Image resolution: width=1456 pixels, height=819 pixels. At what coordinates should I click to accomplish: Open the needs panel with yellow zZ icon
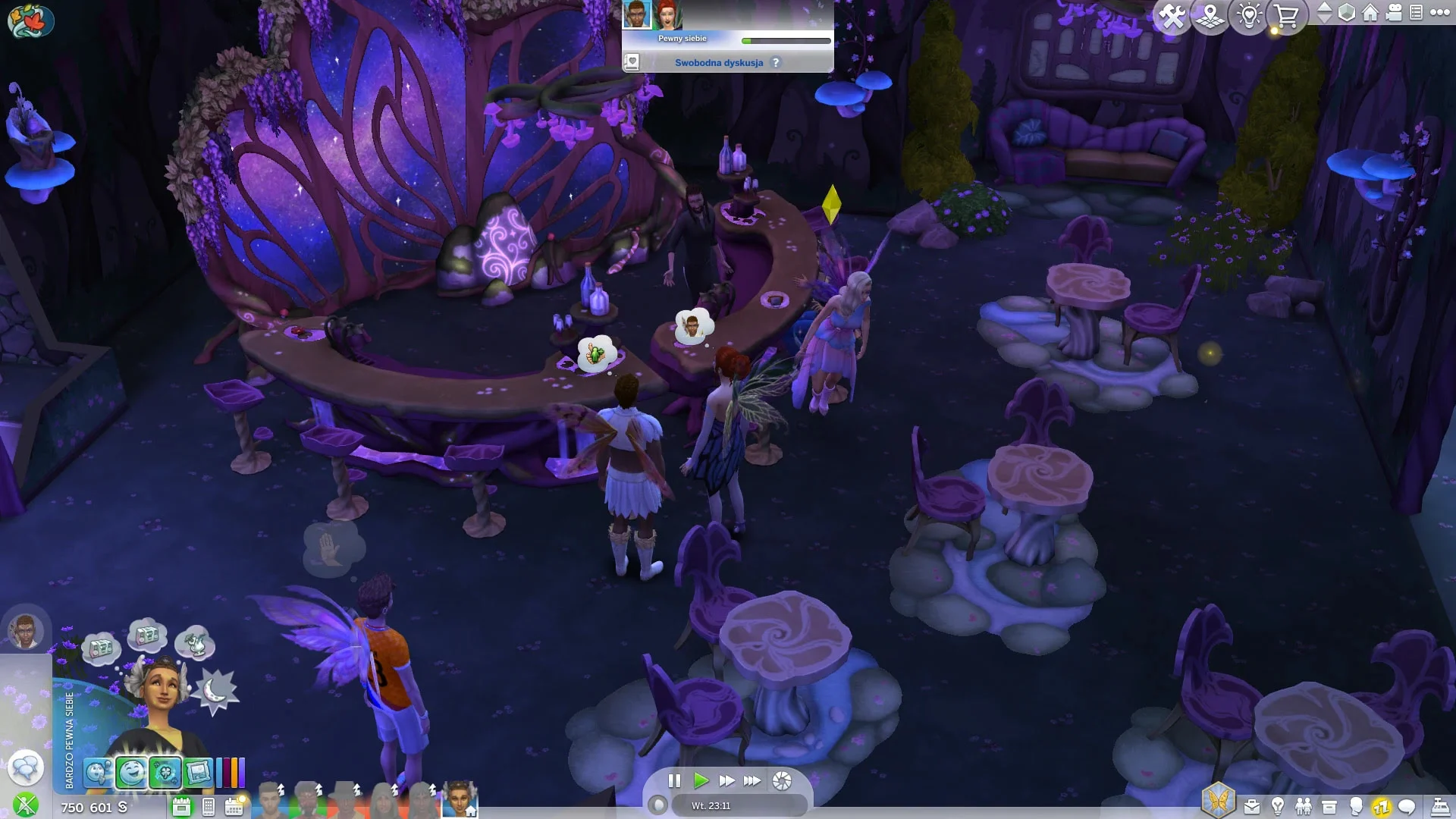coord(1381,807)
